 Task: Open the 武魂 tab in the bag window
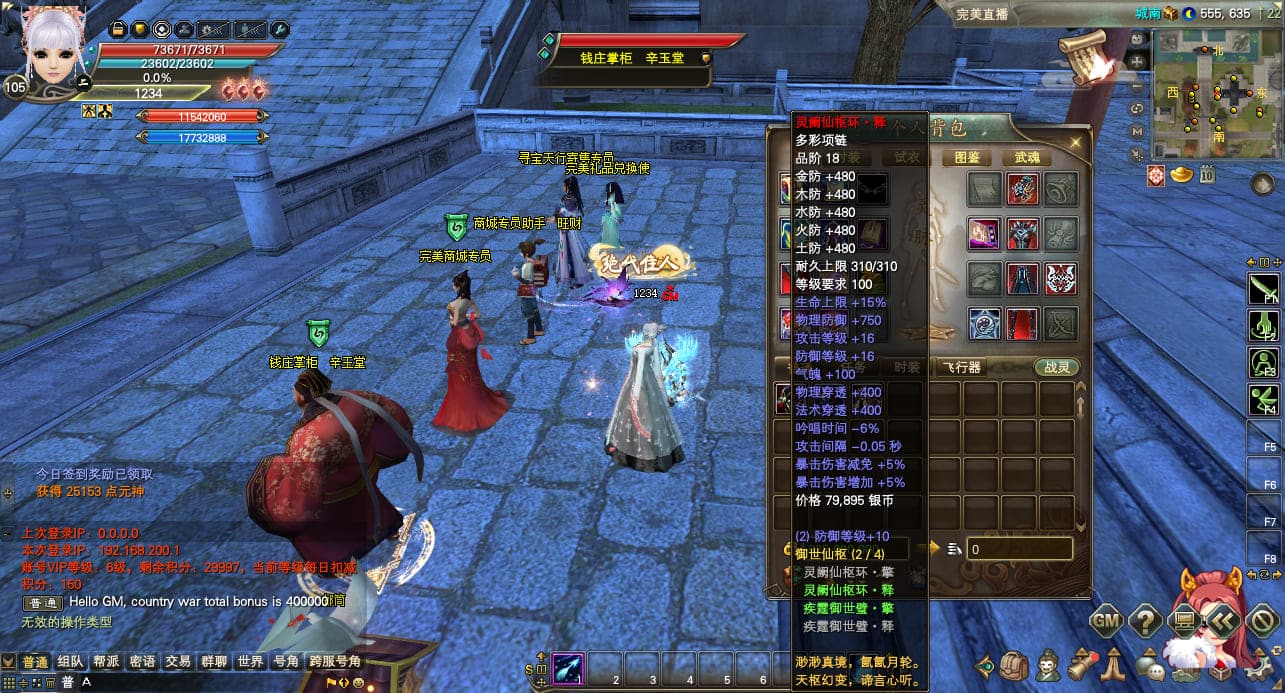pyautogui.click(x=1027, y=158)
